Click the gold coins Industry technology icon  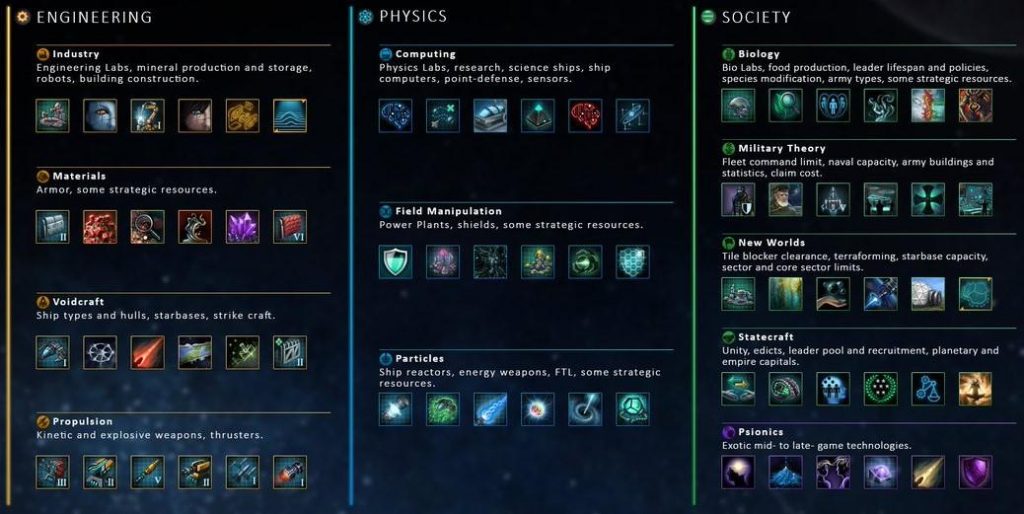(242, 116)
